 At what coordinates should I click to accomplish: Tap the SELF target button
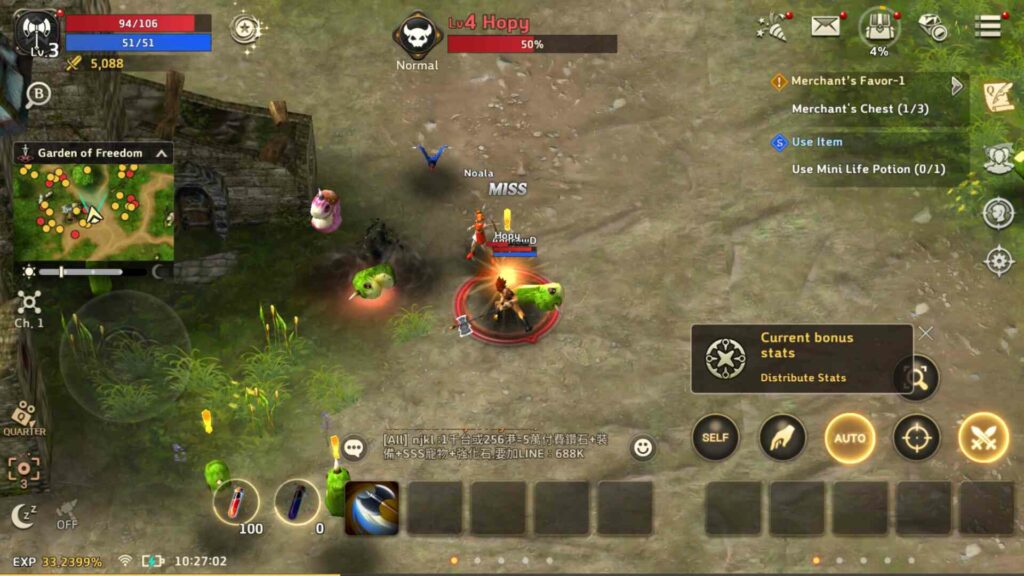[715, 438]
